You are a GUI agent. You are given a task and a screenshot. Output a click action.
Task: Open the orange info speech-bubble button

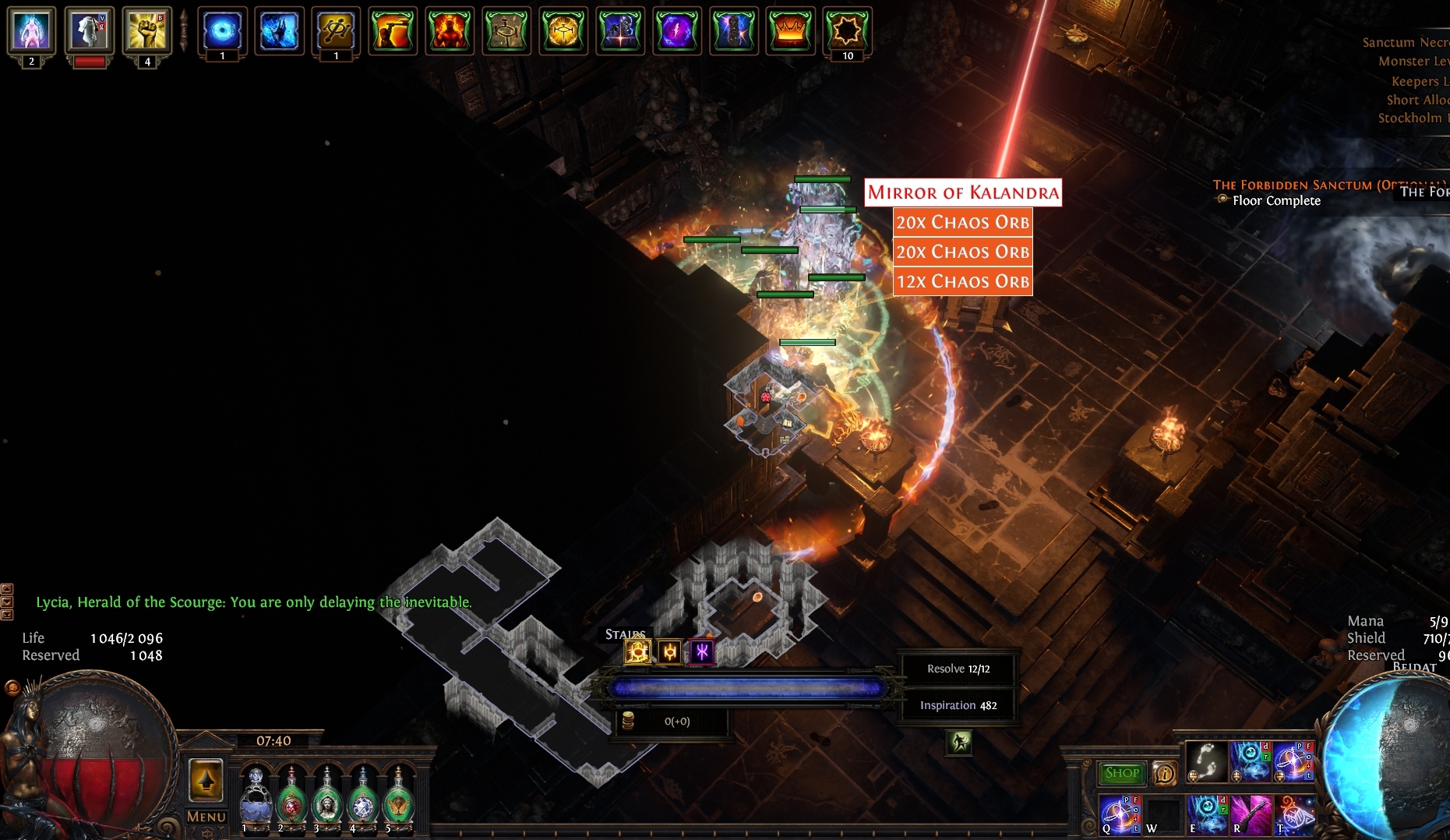click(x=1164, y=773)
